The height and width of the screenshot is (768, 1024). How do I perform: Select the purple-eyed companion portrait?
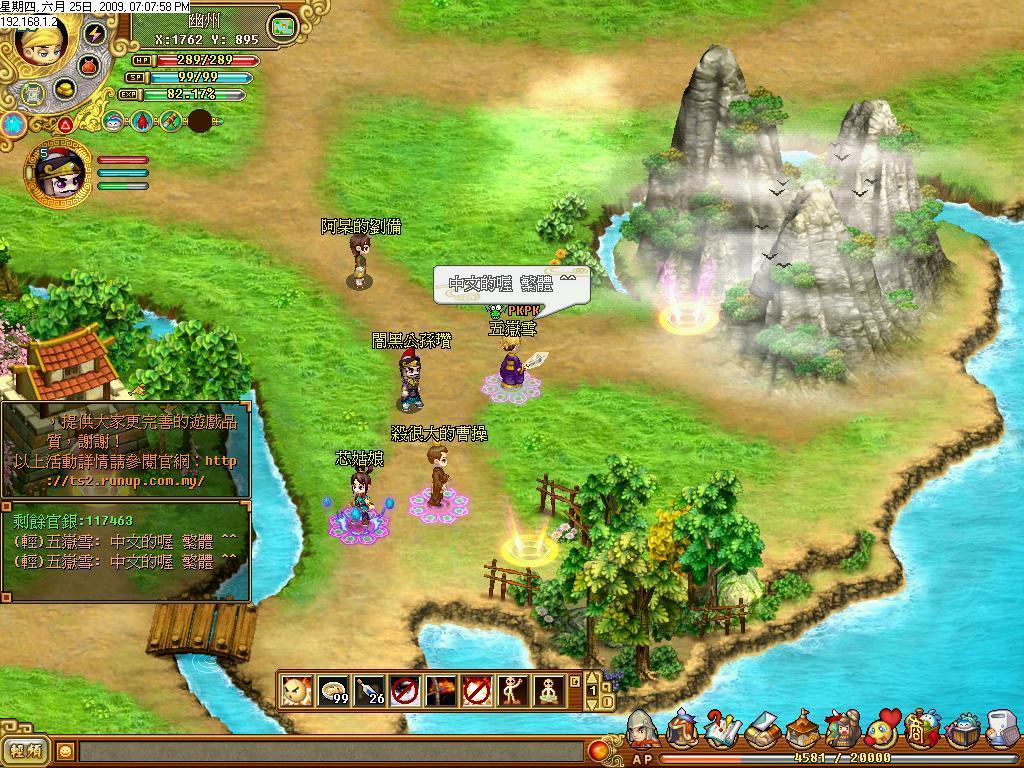[58, 171]
